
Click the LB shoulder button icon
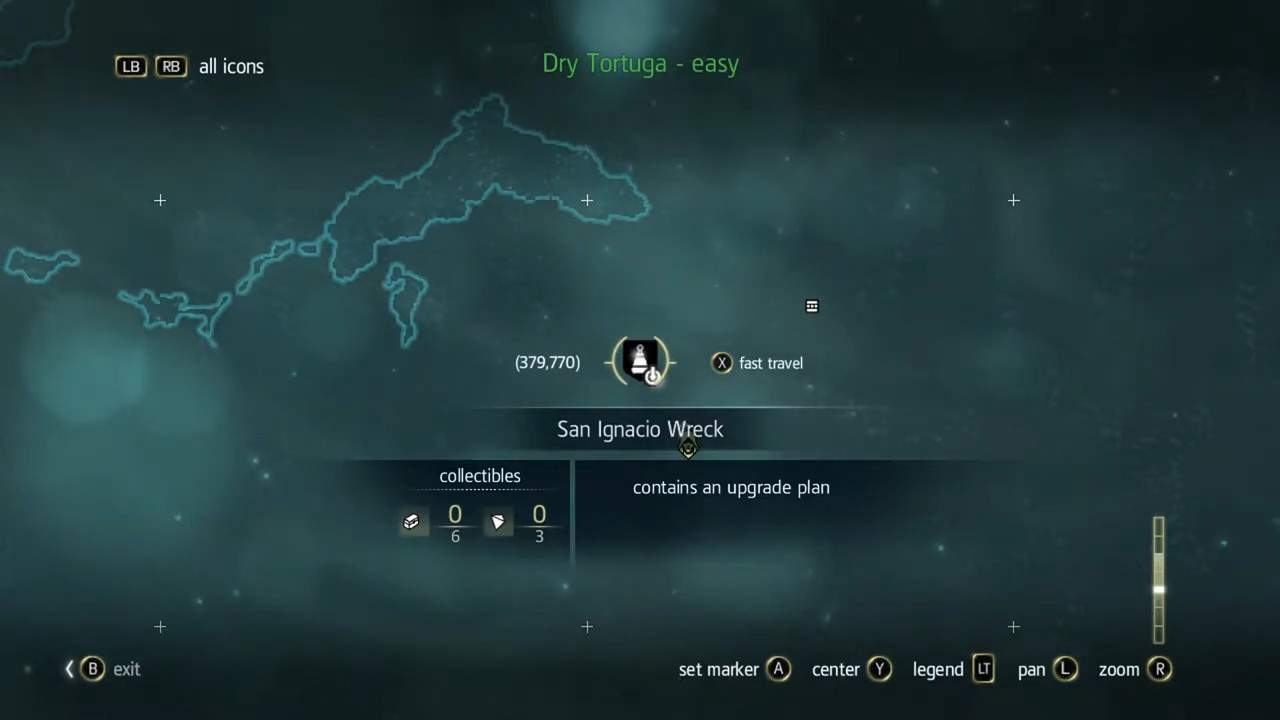point(131,66)
